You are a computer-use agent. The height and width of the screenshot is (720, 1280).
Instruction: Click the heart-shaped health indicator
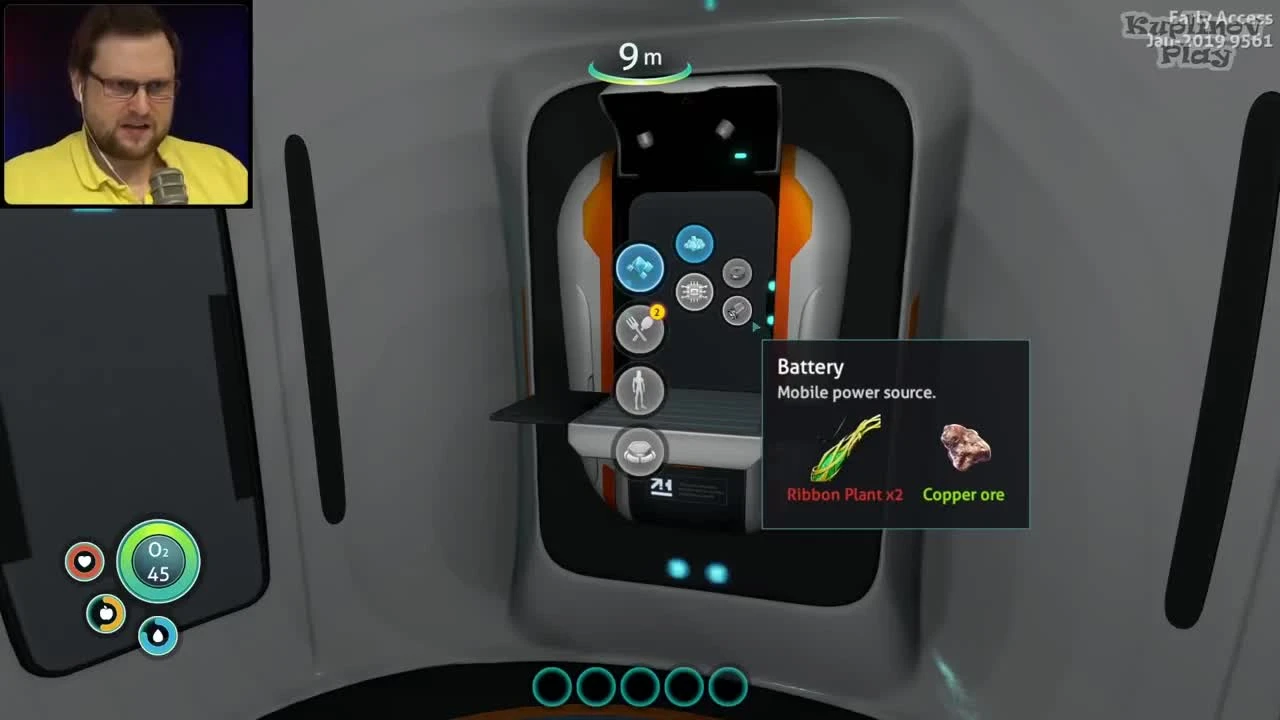click(x=85, y=562)
